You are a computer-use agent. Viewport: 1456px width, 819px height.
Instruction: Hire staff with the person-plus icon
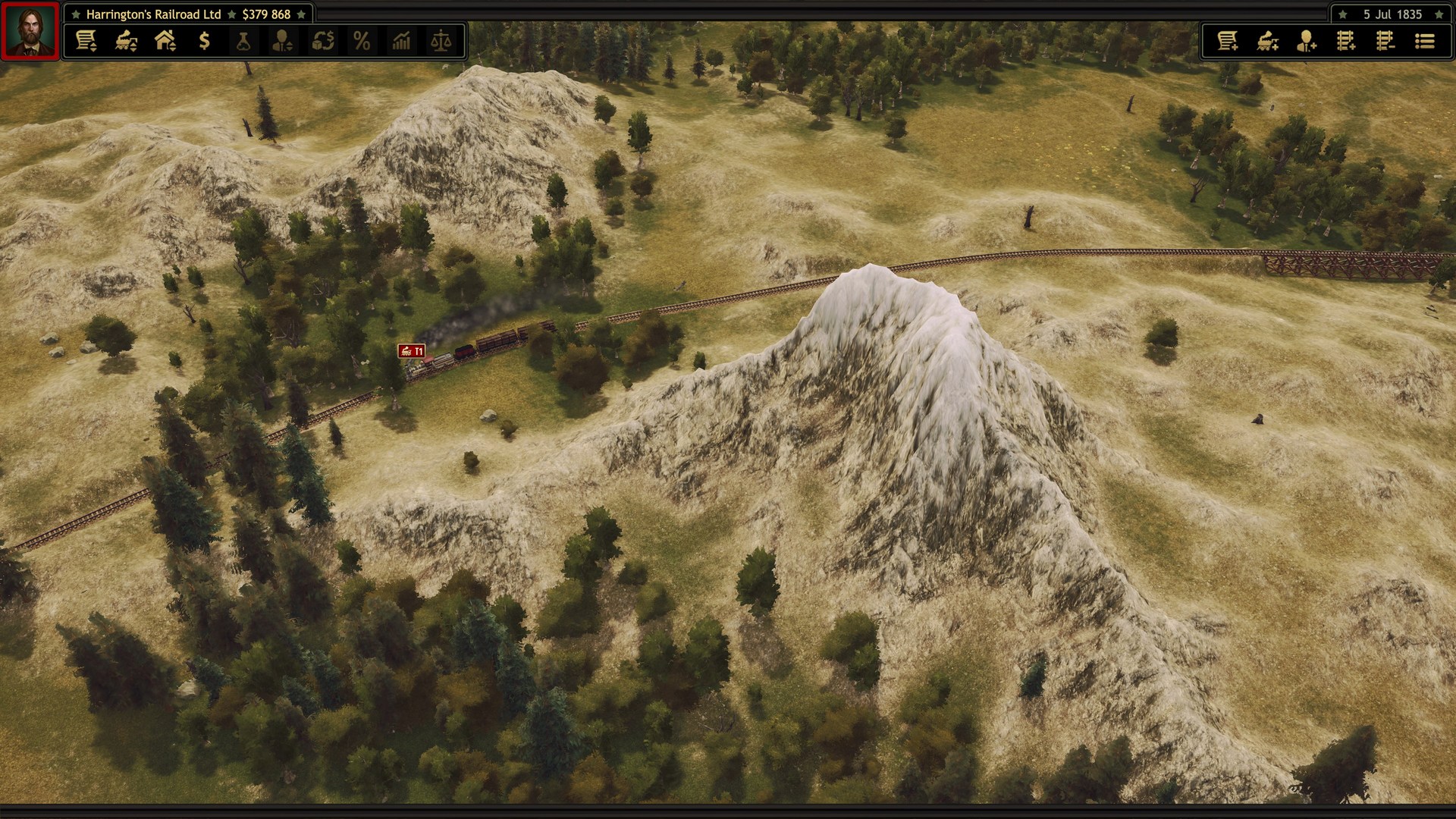pyautogui.click(x=1307, y=42)
